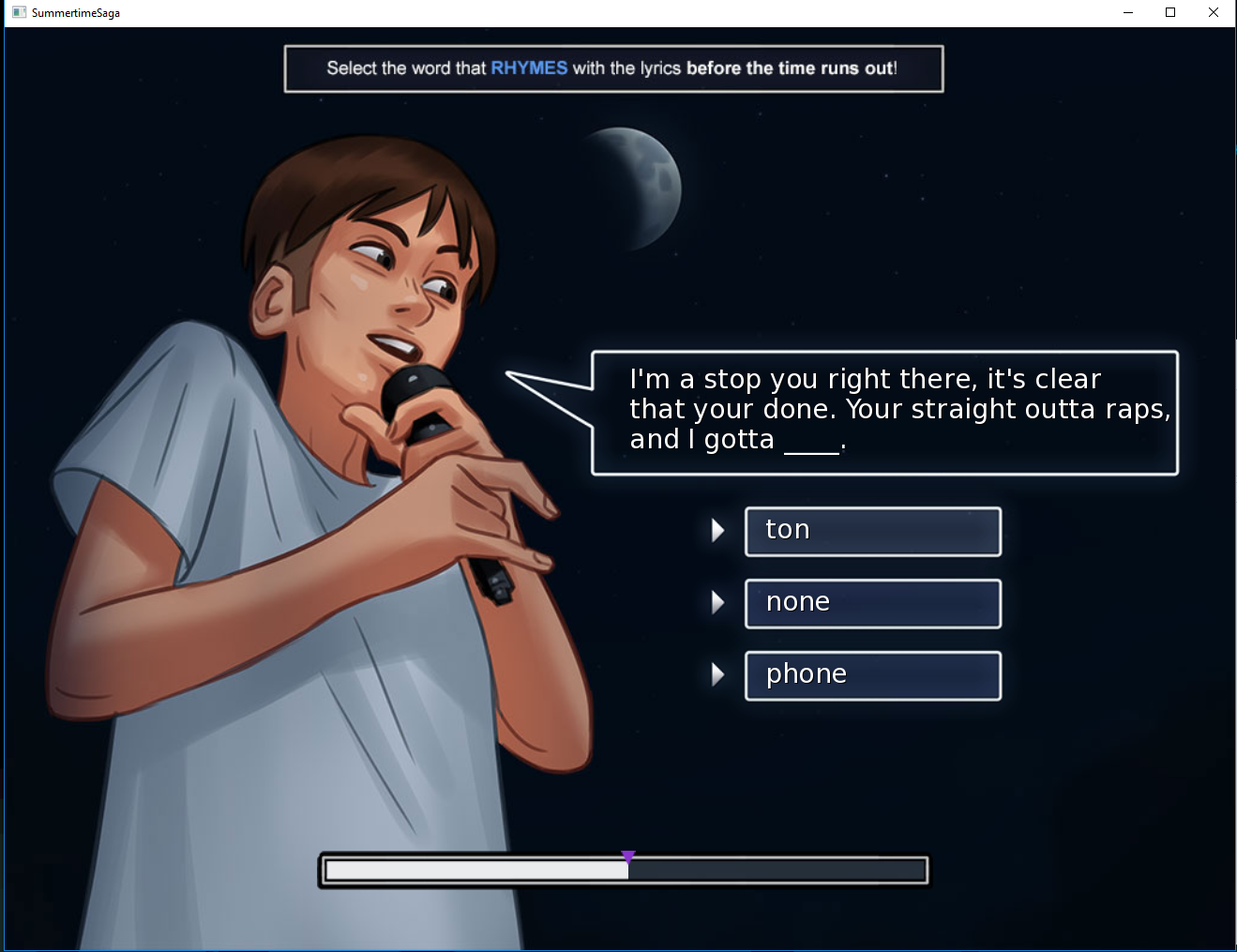Image resolution: width=1237 pixels, height=952 pixels.
Task: Minimize the SummertimeSaga window
Action: (1128, 12)
